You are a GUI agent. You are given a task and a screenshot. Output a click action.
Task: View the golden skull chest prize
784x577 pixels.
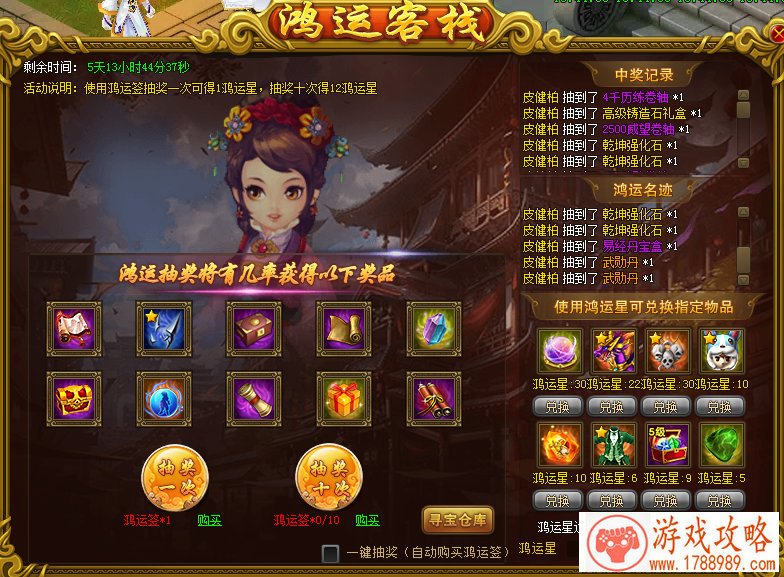click(74, 398)
